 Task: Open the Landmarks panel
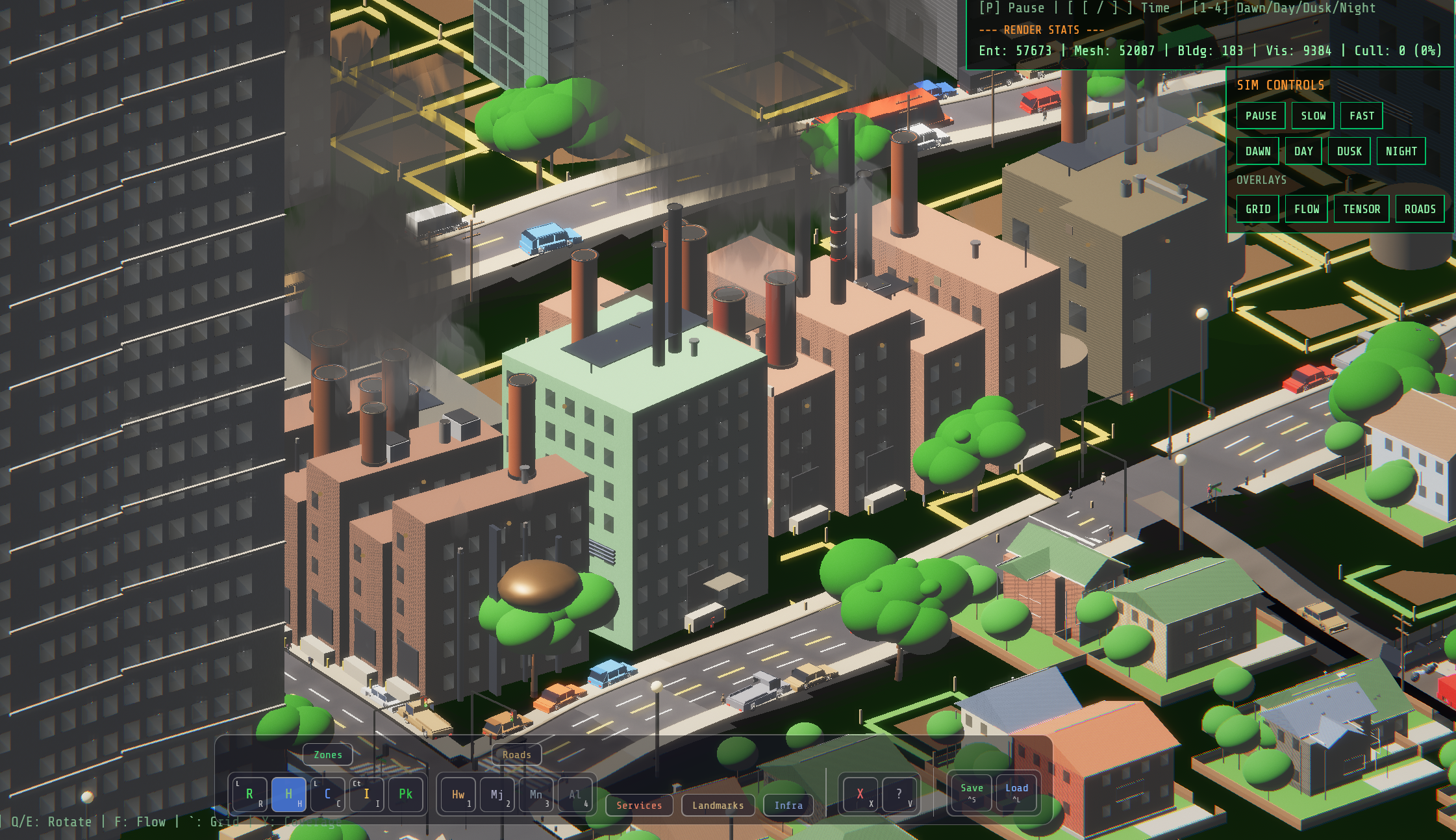coord(718,805)
